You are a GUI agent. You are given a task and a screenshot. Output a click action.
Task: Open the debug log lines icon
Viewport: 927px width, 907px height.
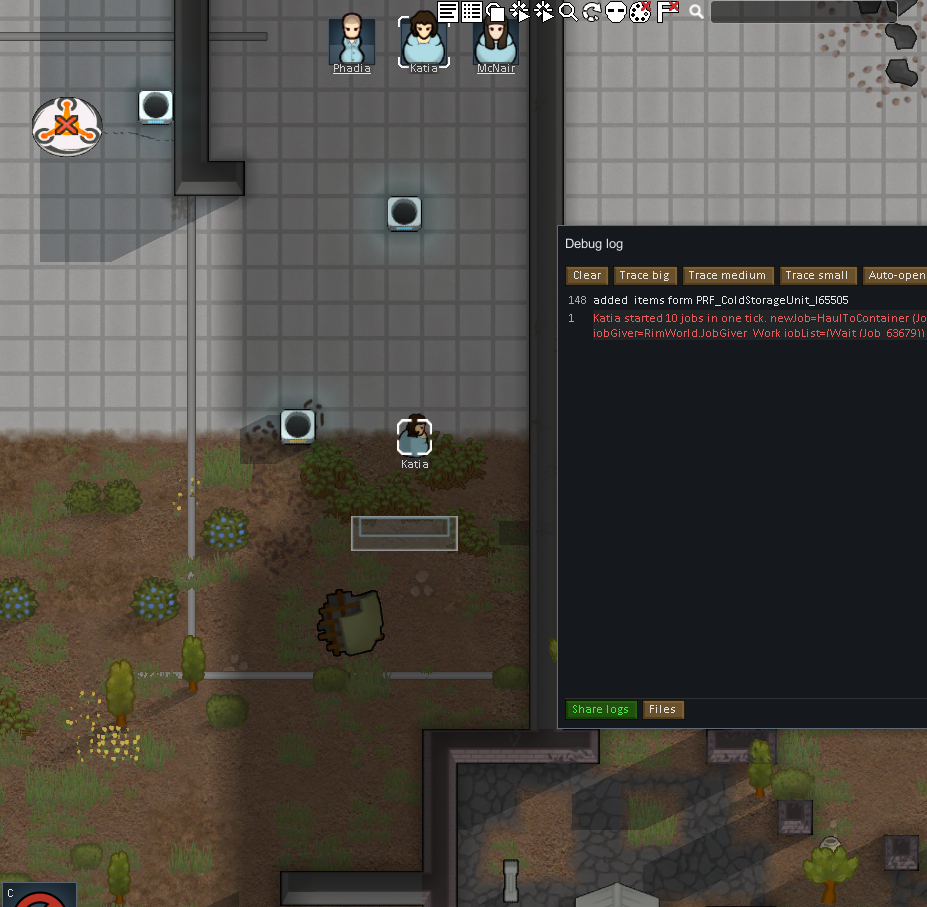click(x=447, y=12)
